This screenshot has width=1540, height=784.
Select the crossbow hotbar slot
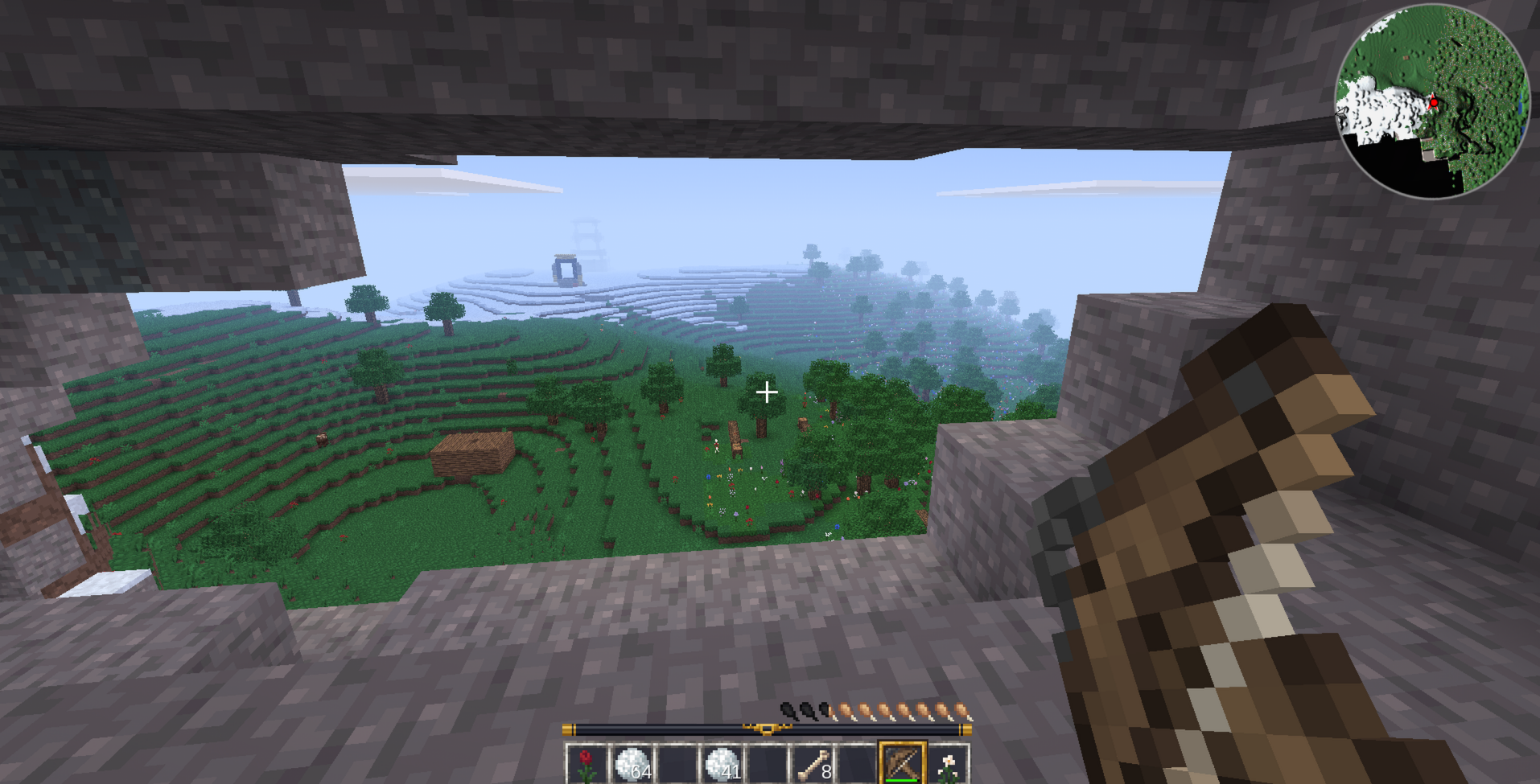coord(902,763)
